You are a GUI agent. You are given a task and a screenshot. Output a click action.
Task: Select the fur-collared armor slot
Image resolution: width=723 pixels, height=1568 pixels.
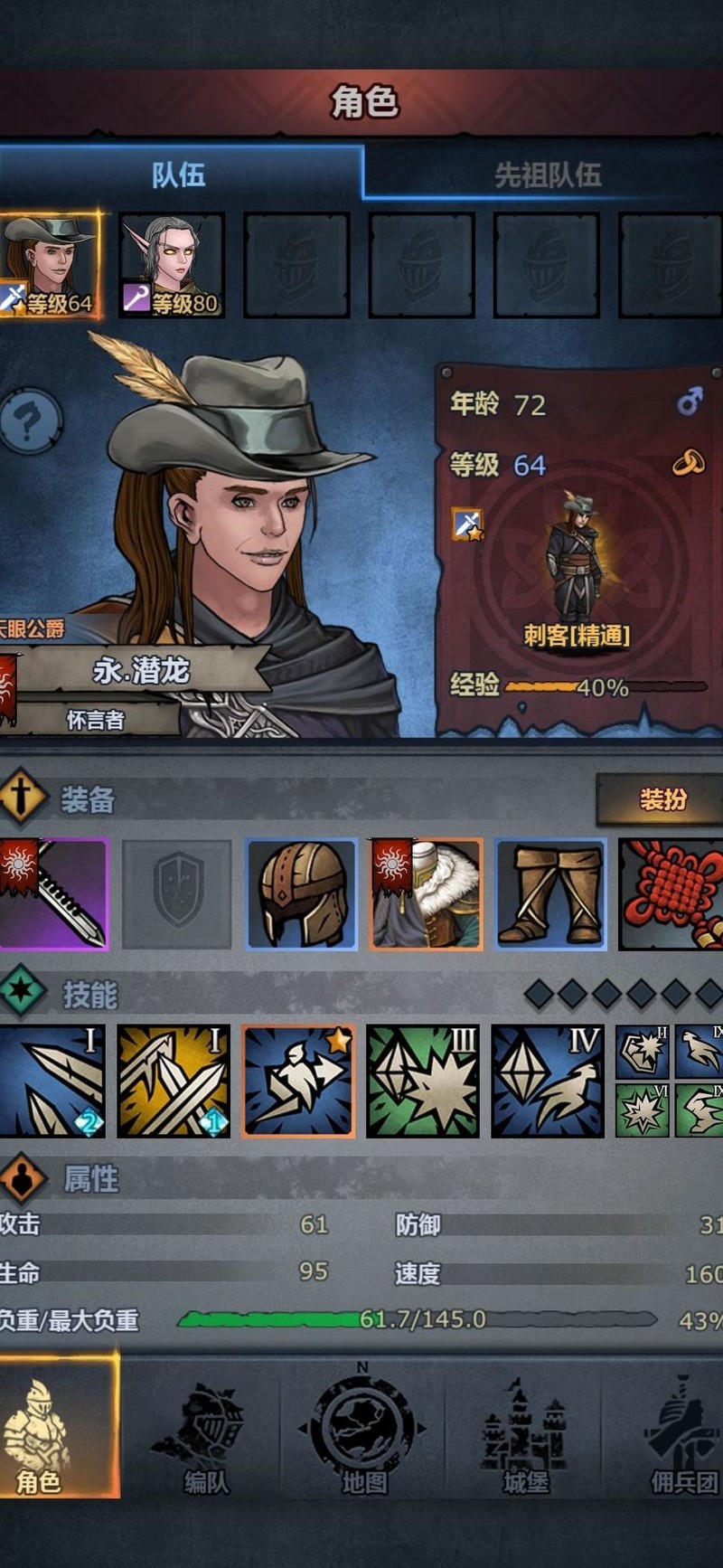pos(426,893)
